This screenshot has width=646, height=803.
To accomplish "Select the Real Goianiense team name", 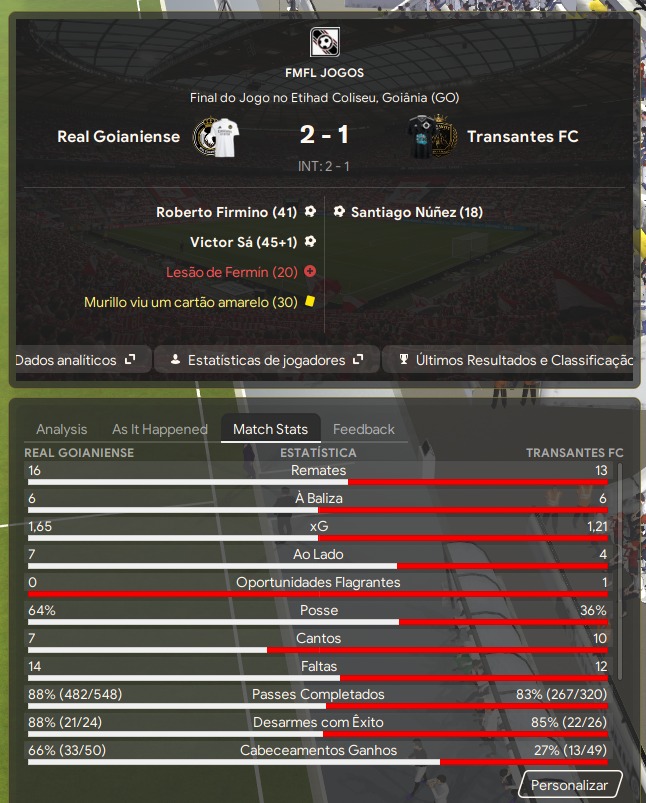I will (119, 137).
